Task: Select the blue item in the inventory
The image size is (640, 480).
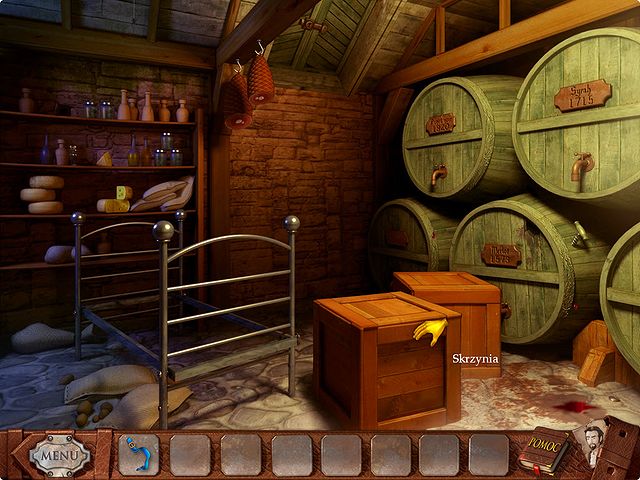Action: pos(138,455)
